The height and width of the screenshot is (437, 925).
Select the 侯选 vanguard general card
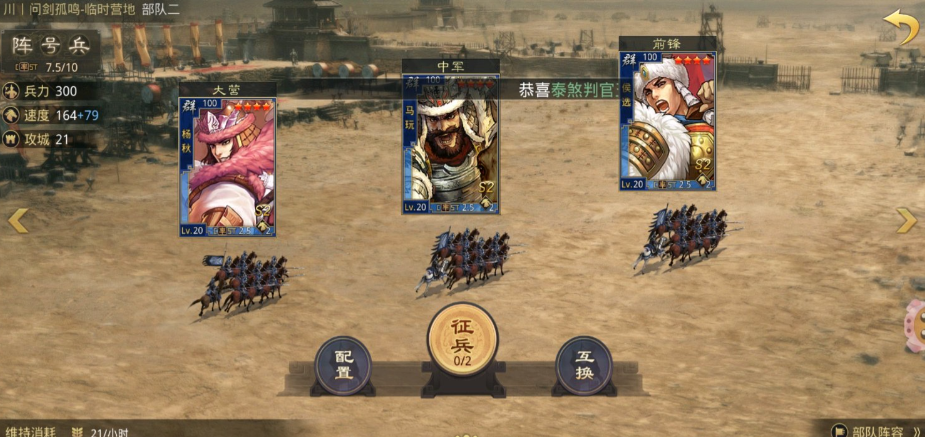[667, 120]
